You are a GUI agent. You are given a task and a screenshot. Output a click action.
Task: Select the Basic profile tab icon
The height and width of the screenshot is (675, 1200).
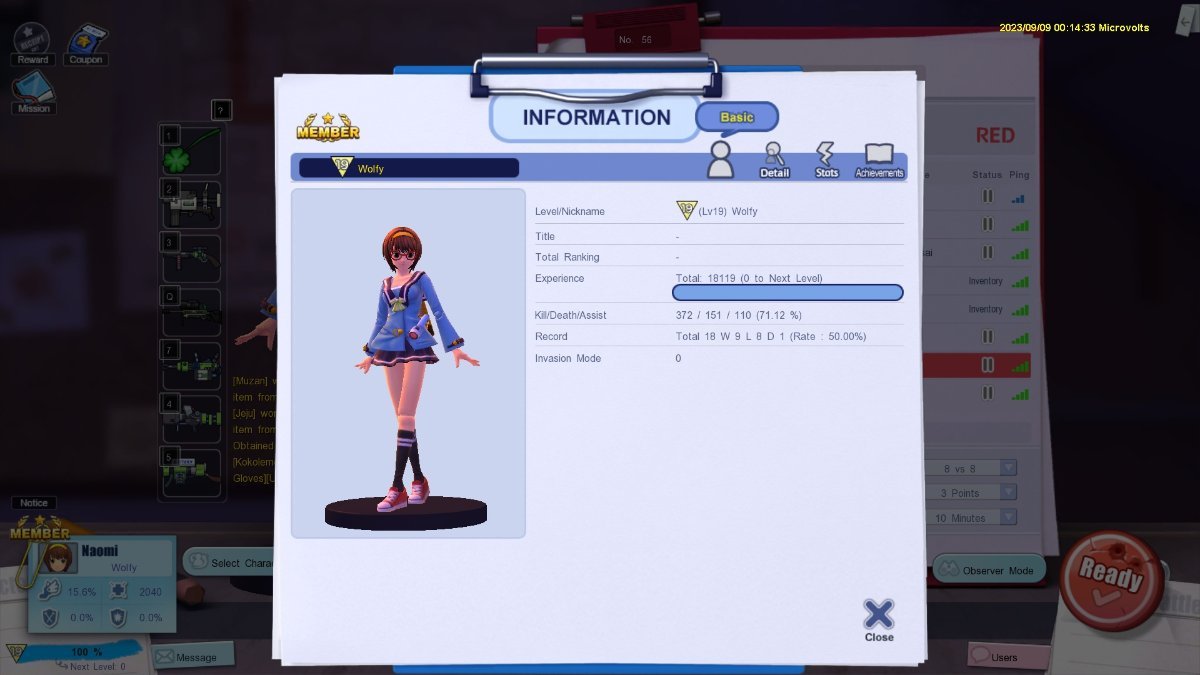[x=720, y=160]
